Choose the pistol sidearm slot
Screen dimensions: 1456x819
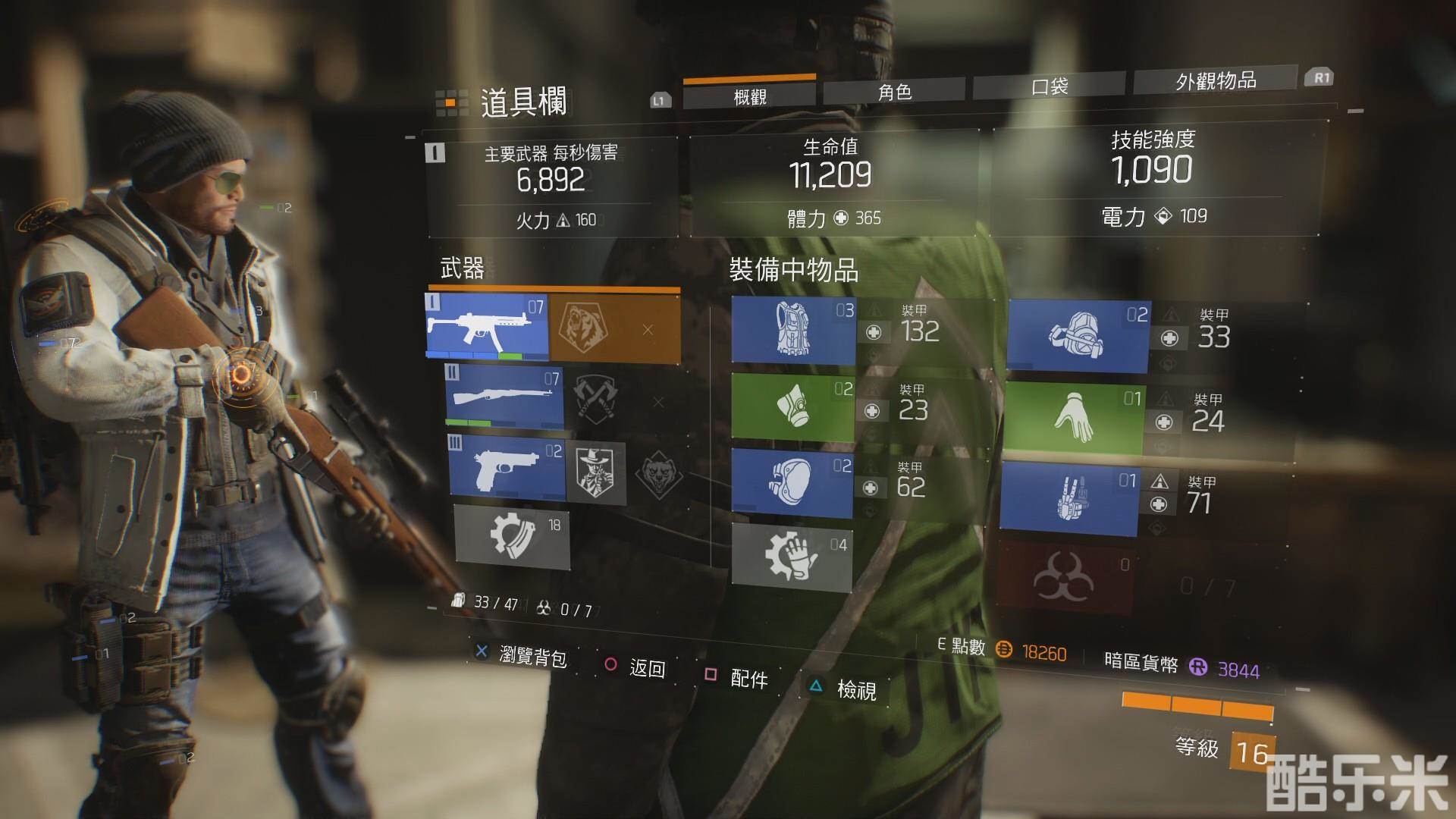click(507, 467)
